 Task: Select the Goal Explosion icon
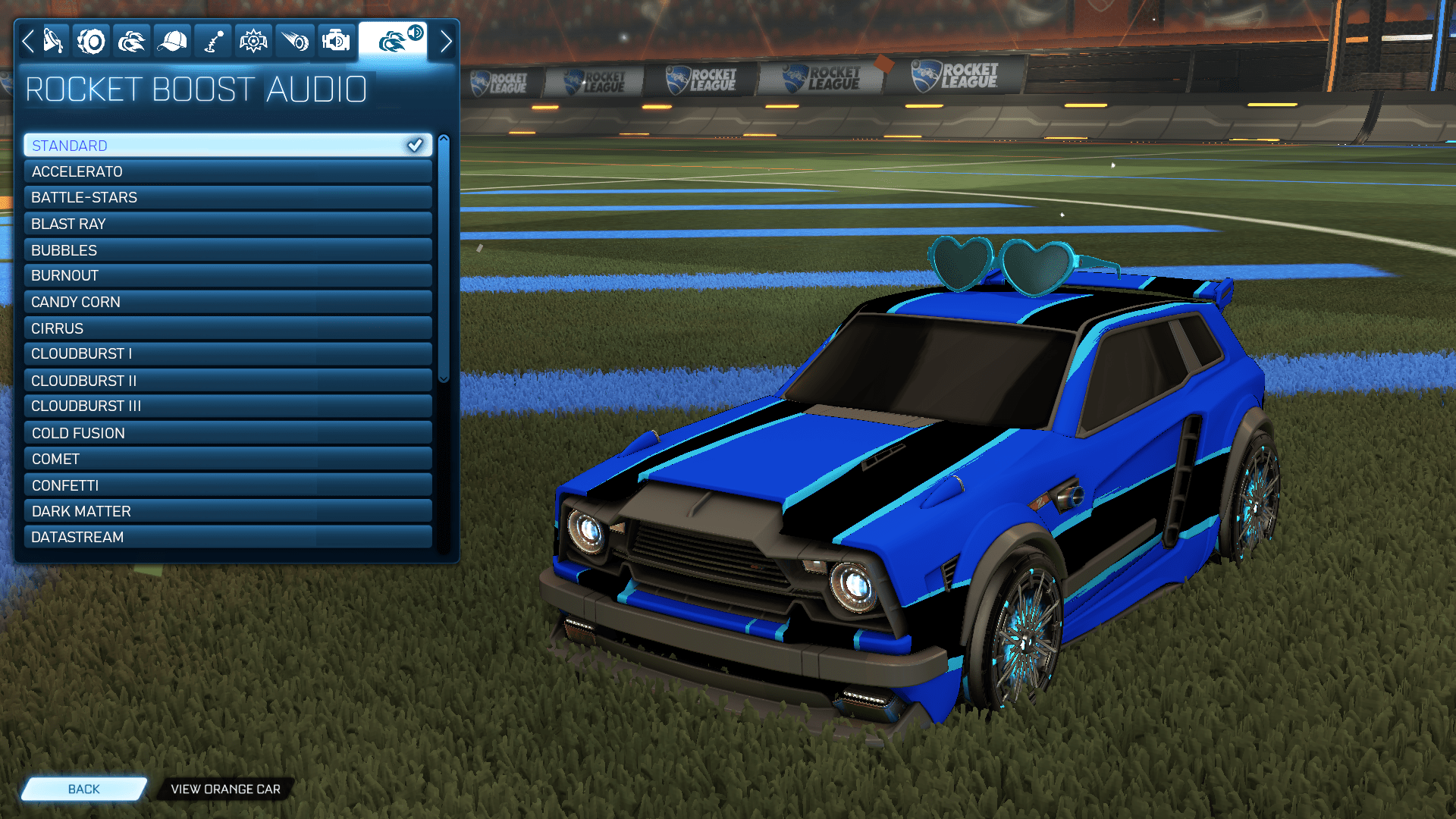(253, 41)
